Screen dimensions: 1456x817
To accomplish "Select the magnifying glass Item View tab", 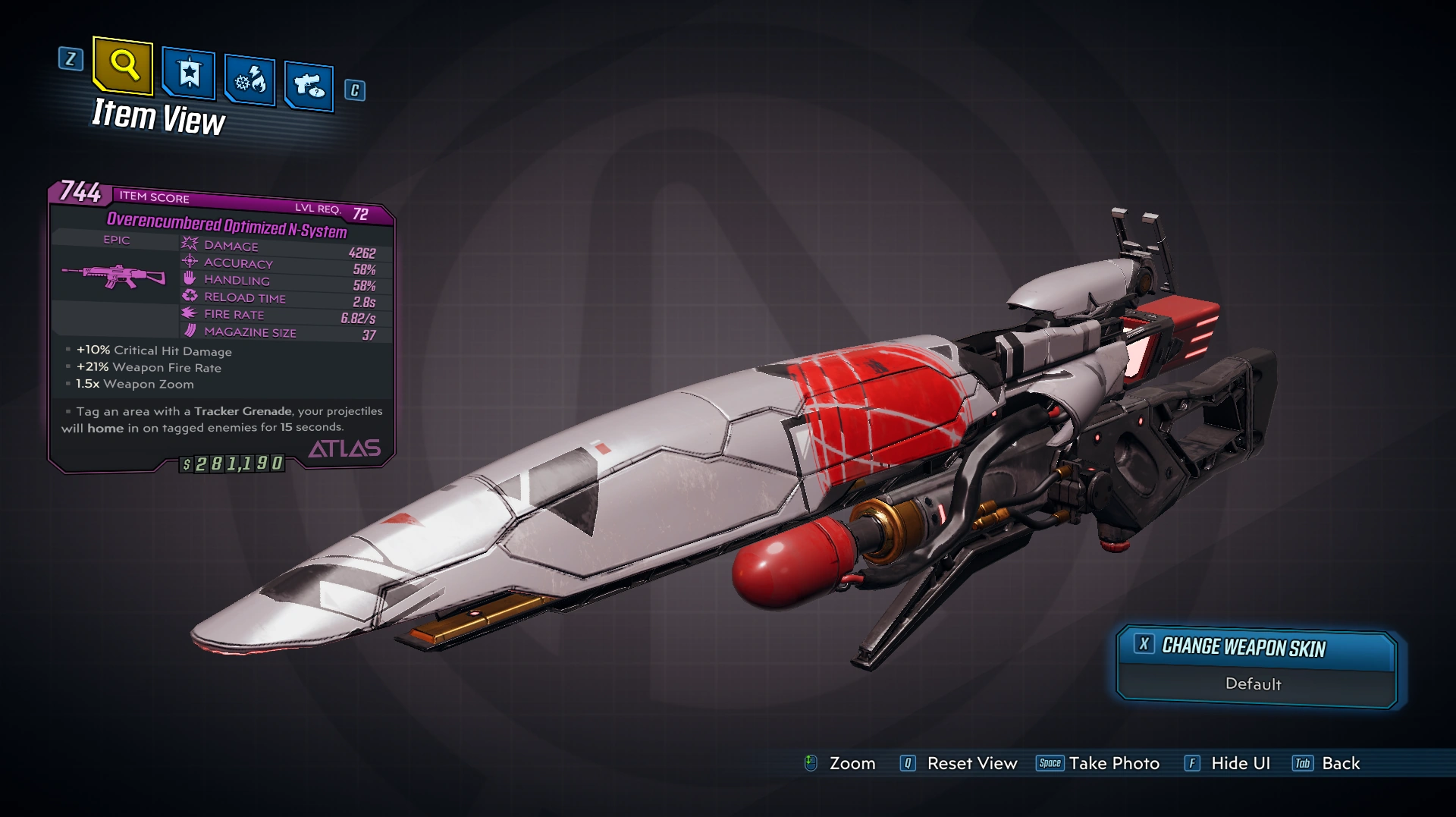I will coord(124,67).
